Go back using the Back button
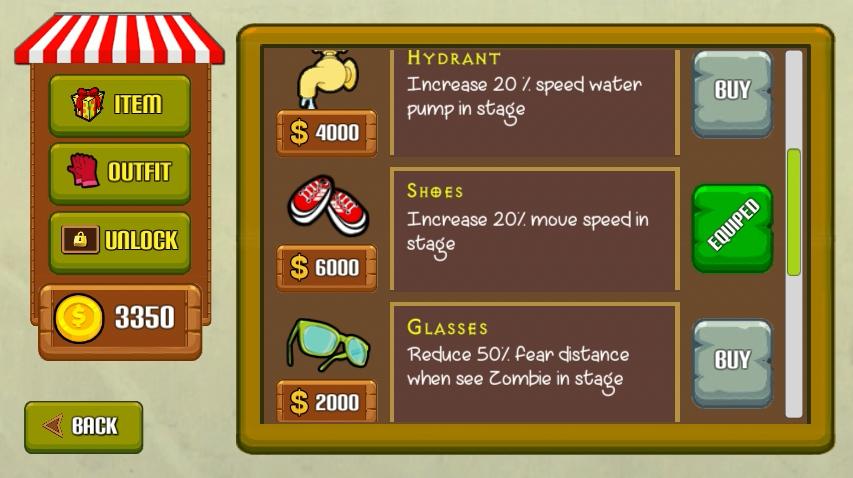The width and height of the screenshot is (853, 478). [84, 426]
